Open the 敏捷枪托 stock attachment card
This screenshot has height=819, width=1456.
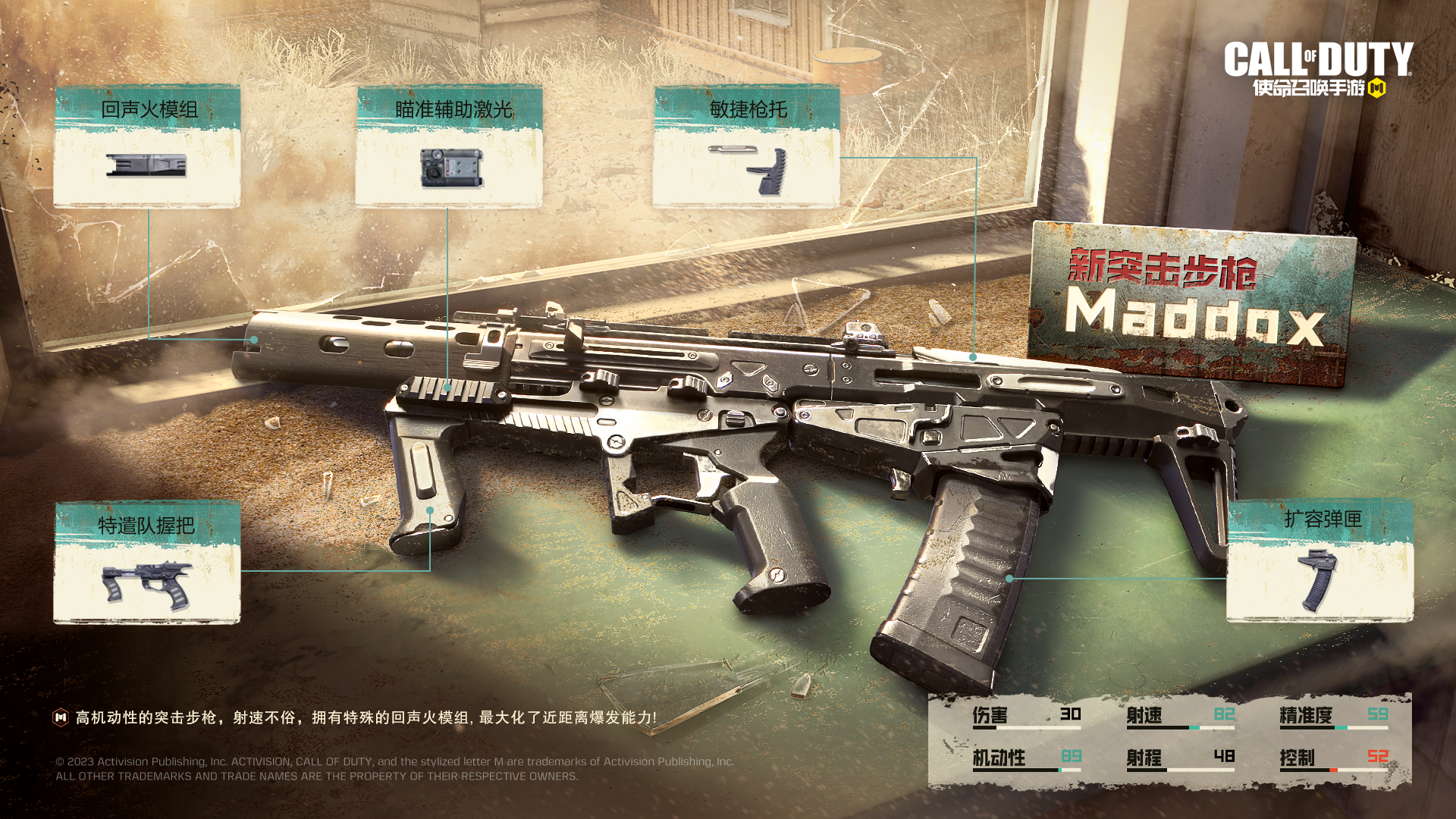click(746, 146)
